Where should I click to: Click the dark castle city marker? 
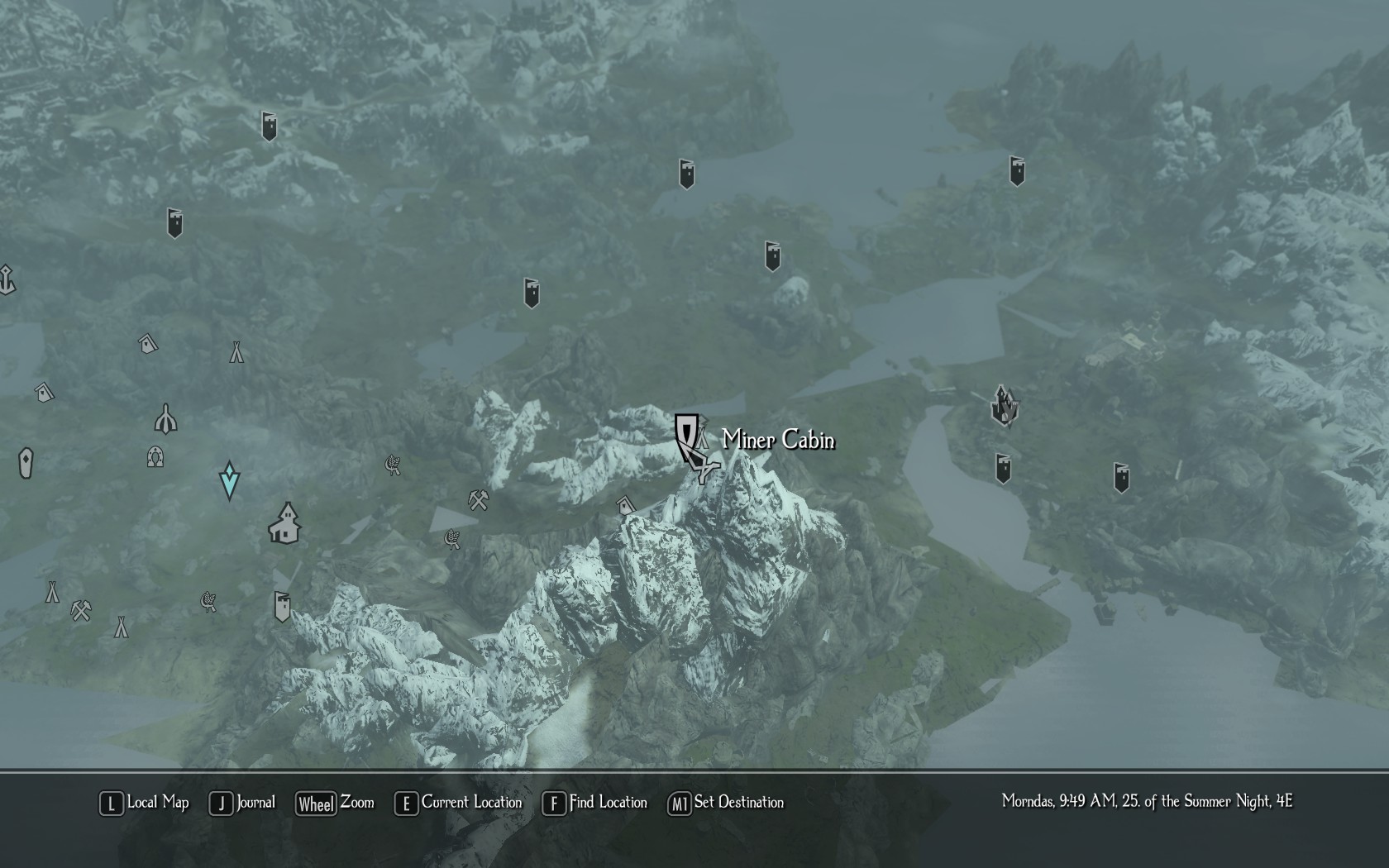click(x=1005, y=405)
